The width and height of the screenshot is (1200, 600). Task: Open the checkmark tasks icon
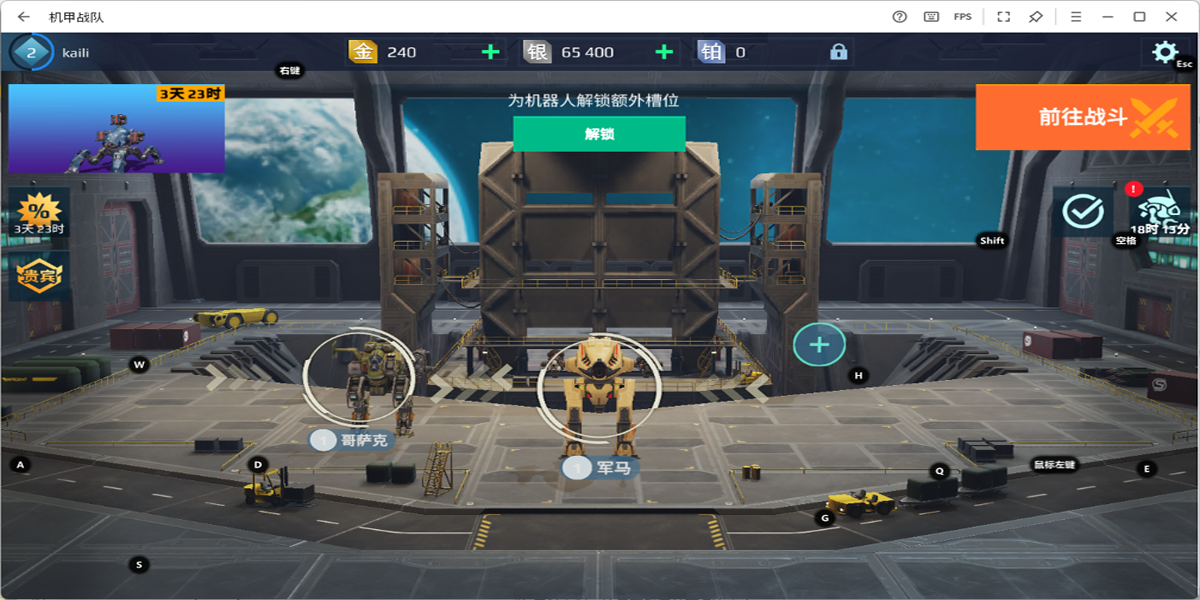(x=1082, y=211)
